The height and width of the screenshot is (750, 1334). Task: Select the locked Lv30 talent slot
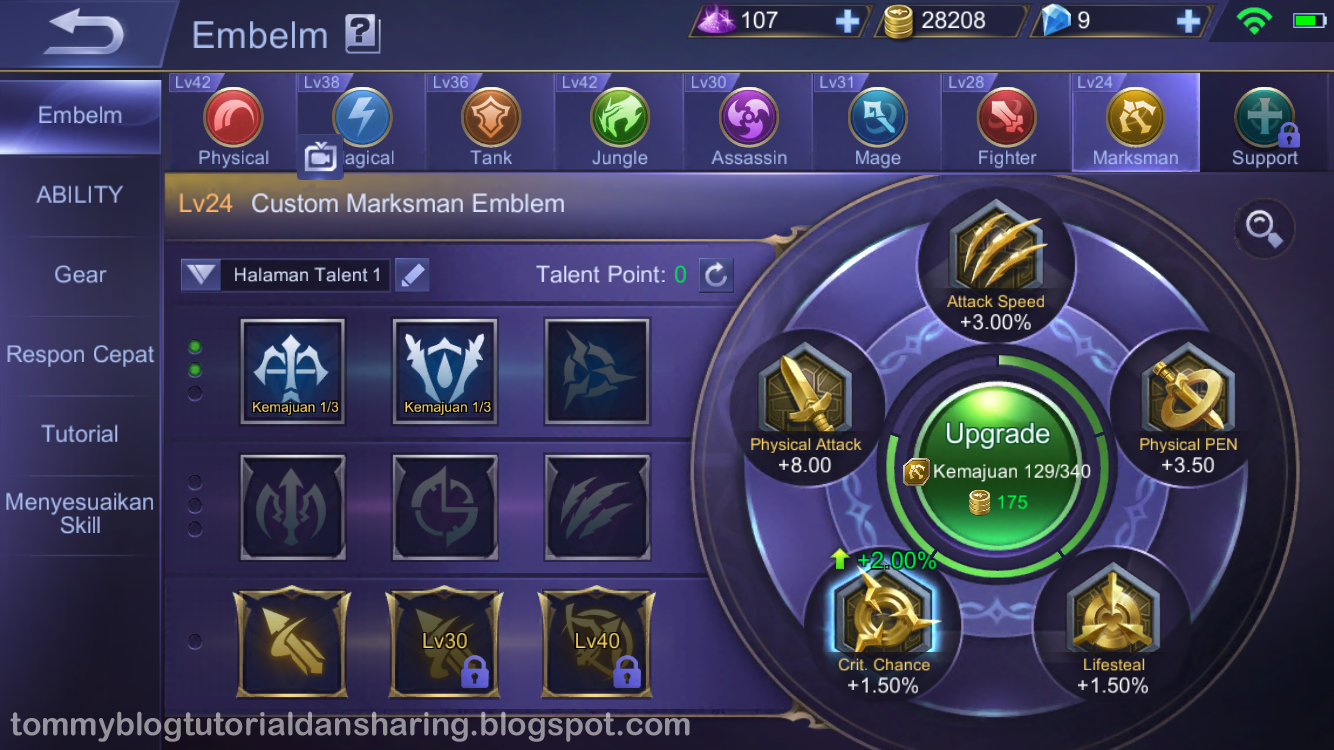[x=444, y=642]
